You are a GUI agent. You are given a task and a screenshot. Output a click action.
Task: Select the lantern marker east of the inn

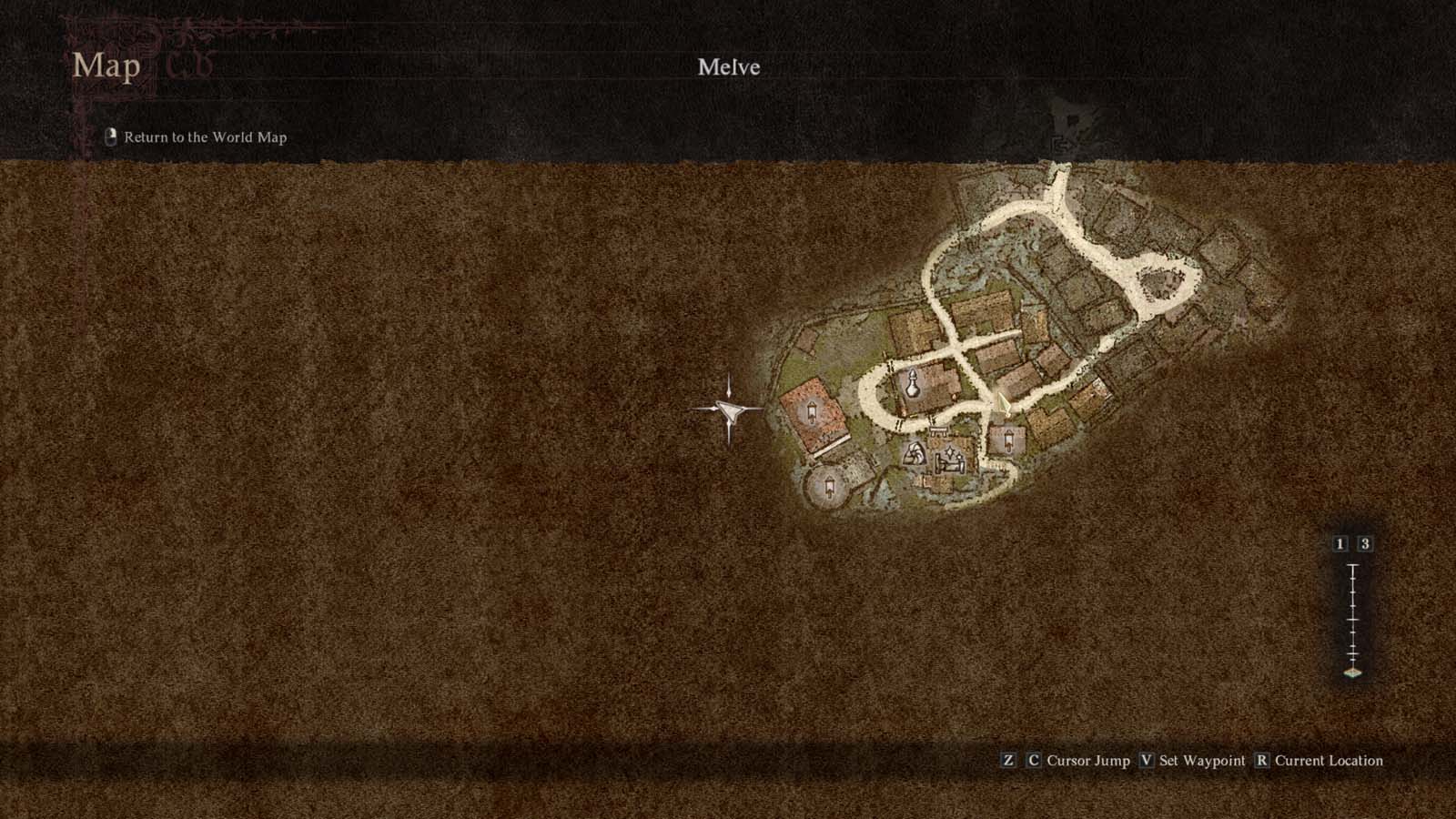[x=1008, y=440]
